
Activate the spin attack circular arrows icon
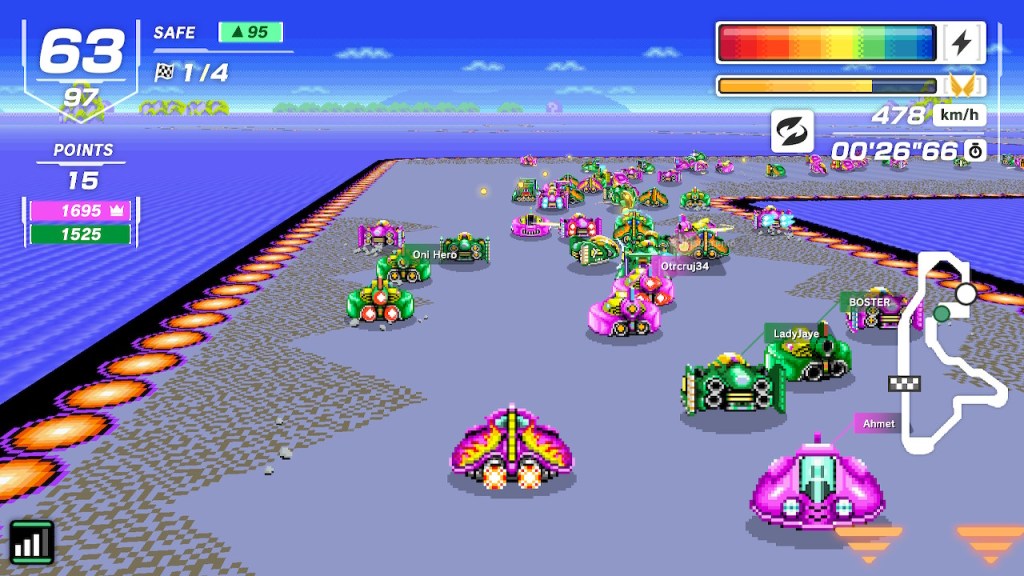(792, 131)
